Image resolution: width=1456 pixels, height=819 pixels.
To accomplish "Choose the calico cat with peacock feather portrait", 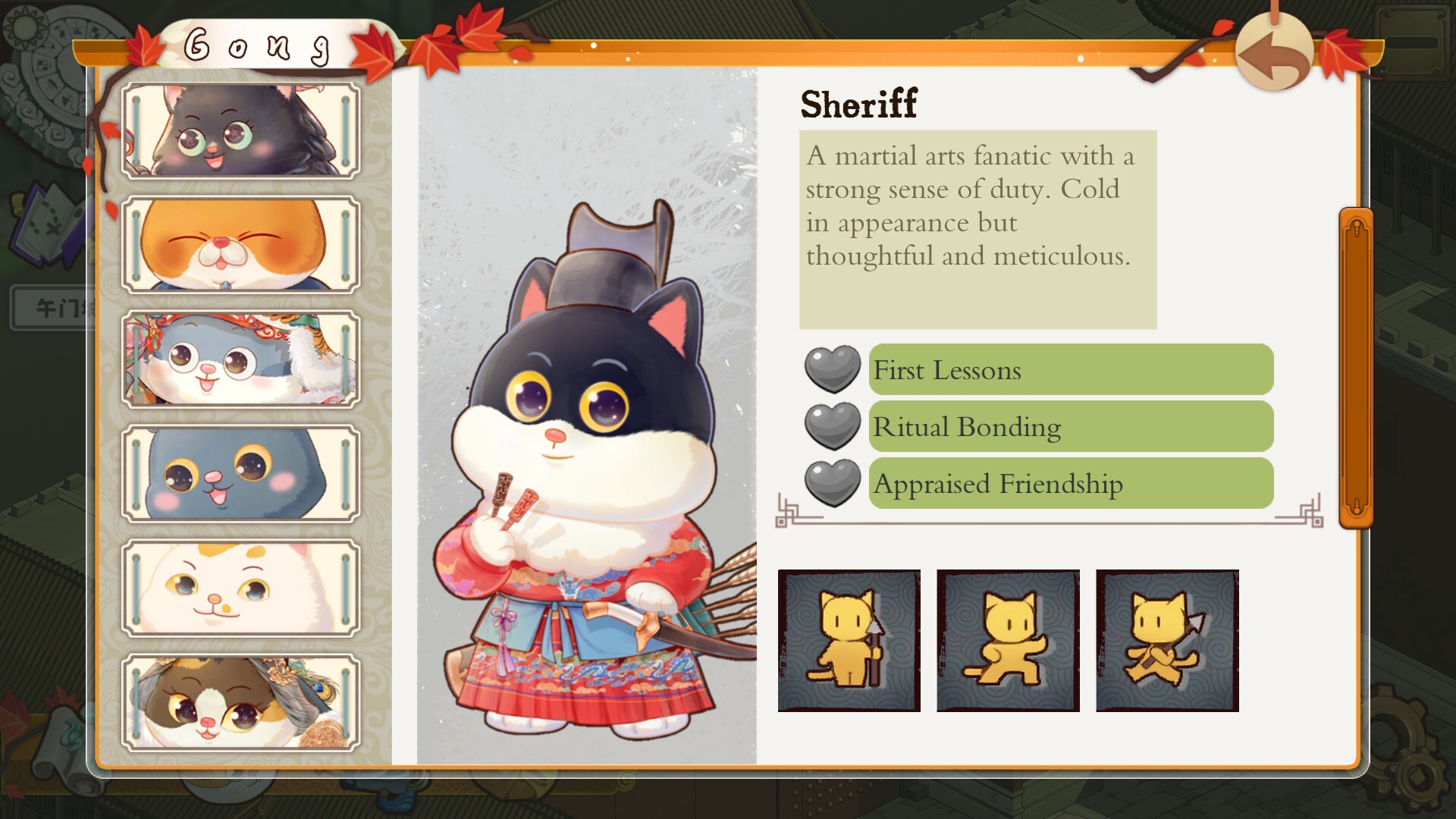I will 240,702.
